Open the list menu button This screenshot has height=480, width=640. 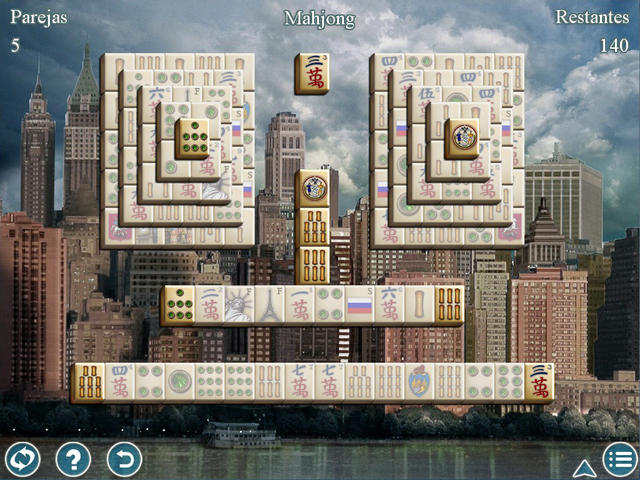(620, 459)
